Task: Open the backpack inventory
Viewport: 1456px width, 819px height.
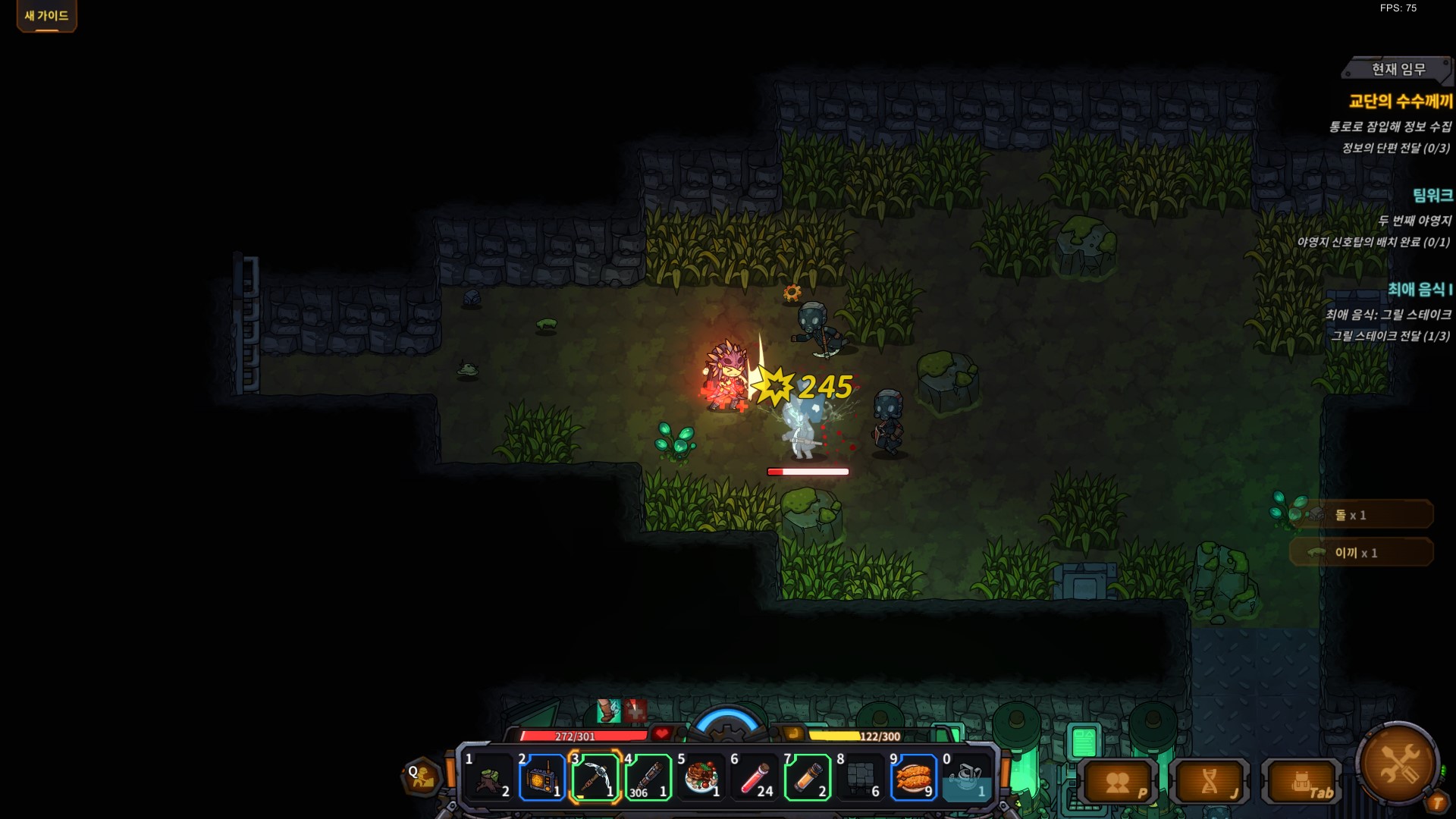Action: click(1301, 782)
